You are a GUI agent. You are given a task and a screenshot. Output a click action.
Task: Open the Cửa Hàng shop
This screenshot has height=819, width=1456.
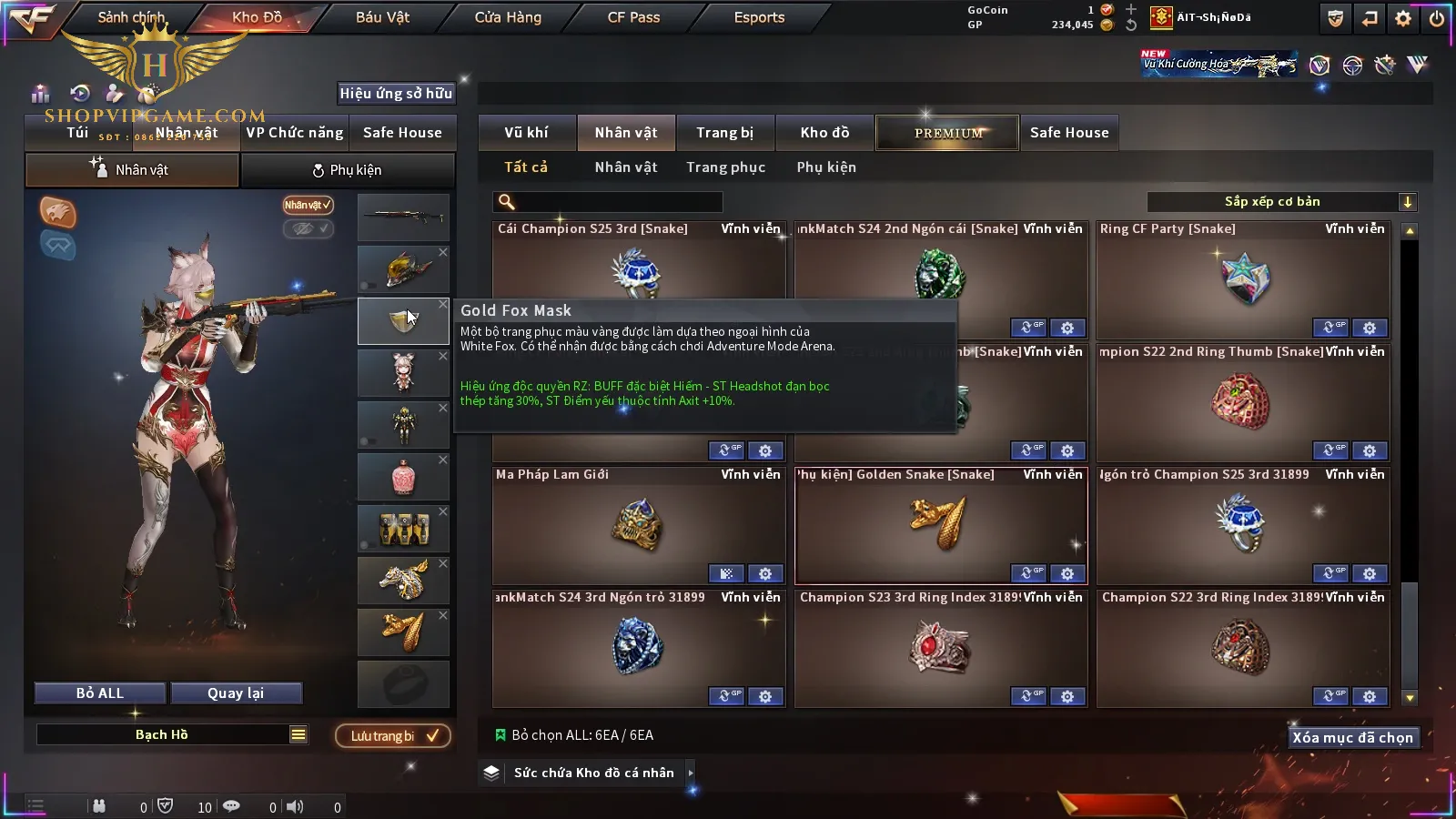point(508,17)
